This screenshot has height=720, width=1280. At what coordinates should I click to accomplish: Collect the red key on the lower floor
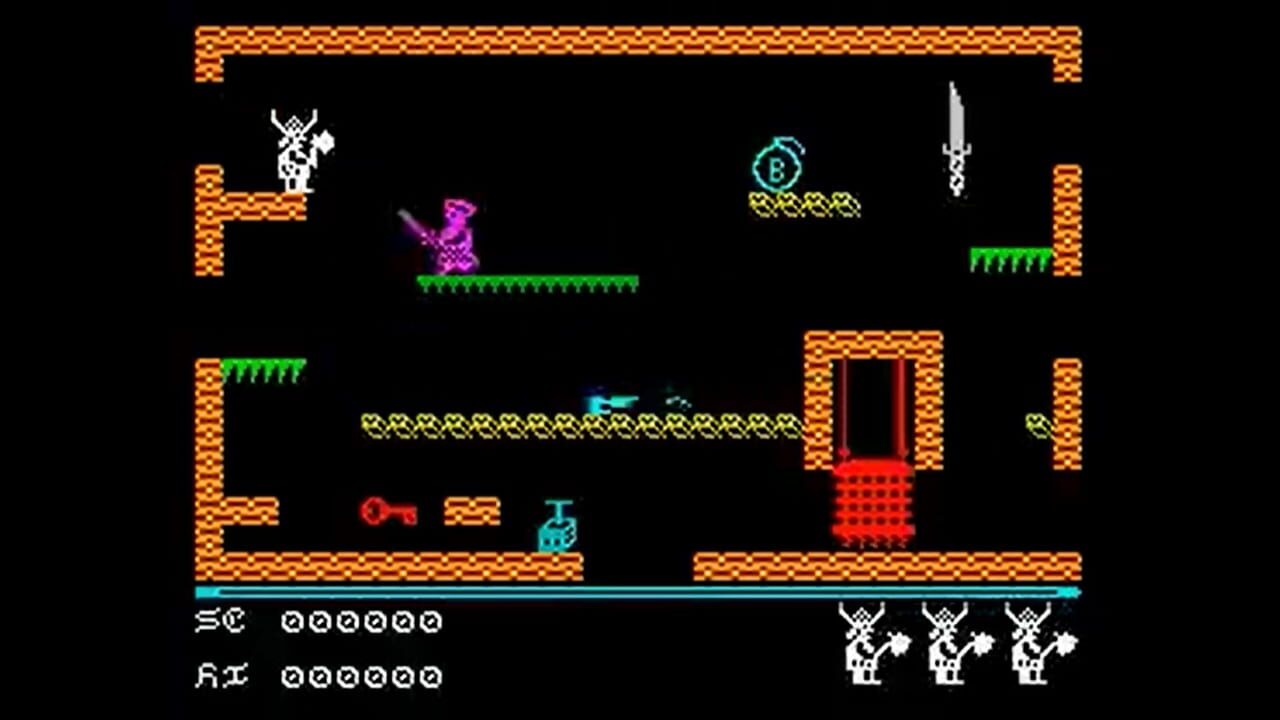tap(390, 510)
